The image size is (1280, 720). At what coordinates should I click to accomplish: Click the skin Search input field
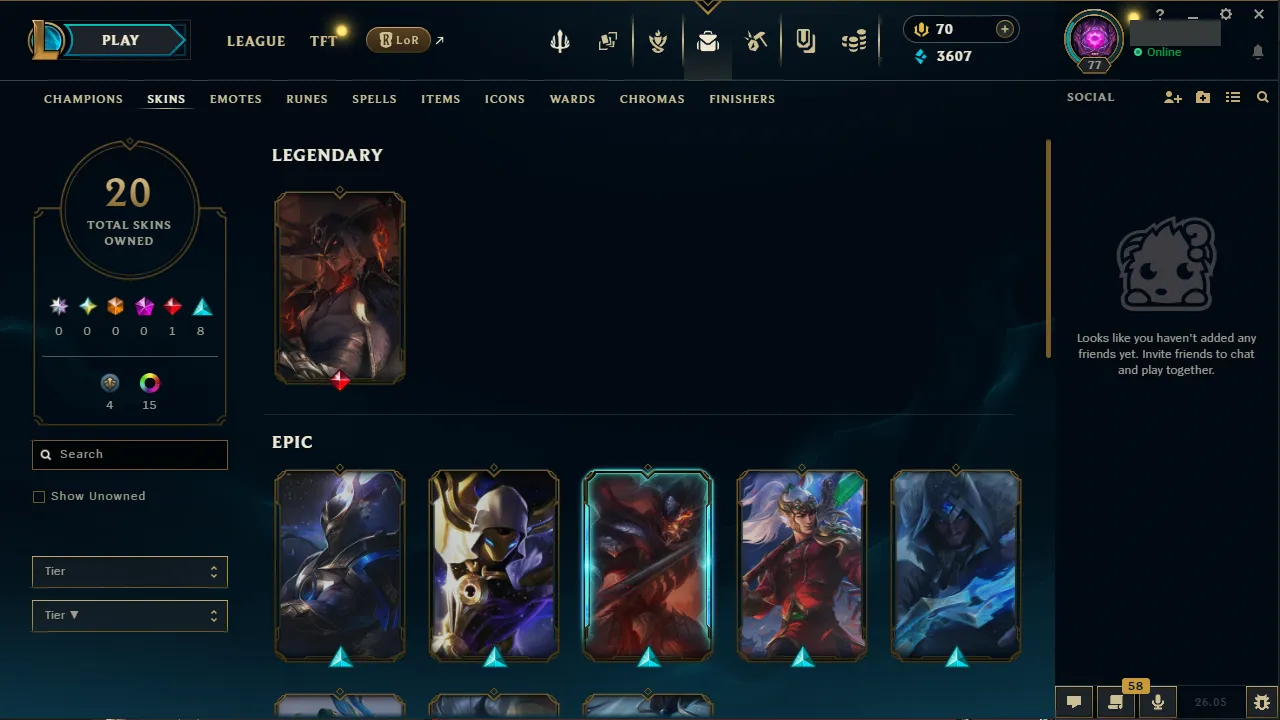[129, 455]
